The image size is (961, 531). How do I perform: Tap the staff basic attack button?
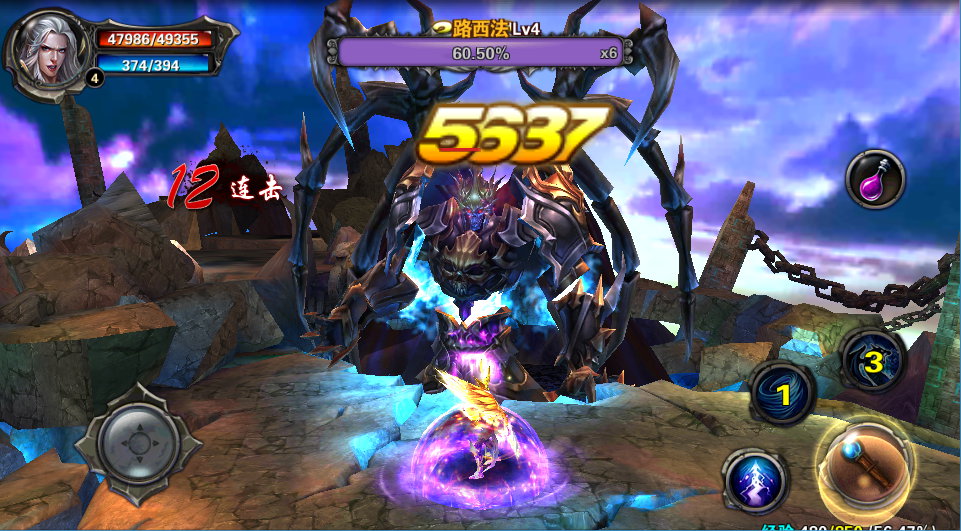(x=863, y=467)
